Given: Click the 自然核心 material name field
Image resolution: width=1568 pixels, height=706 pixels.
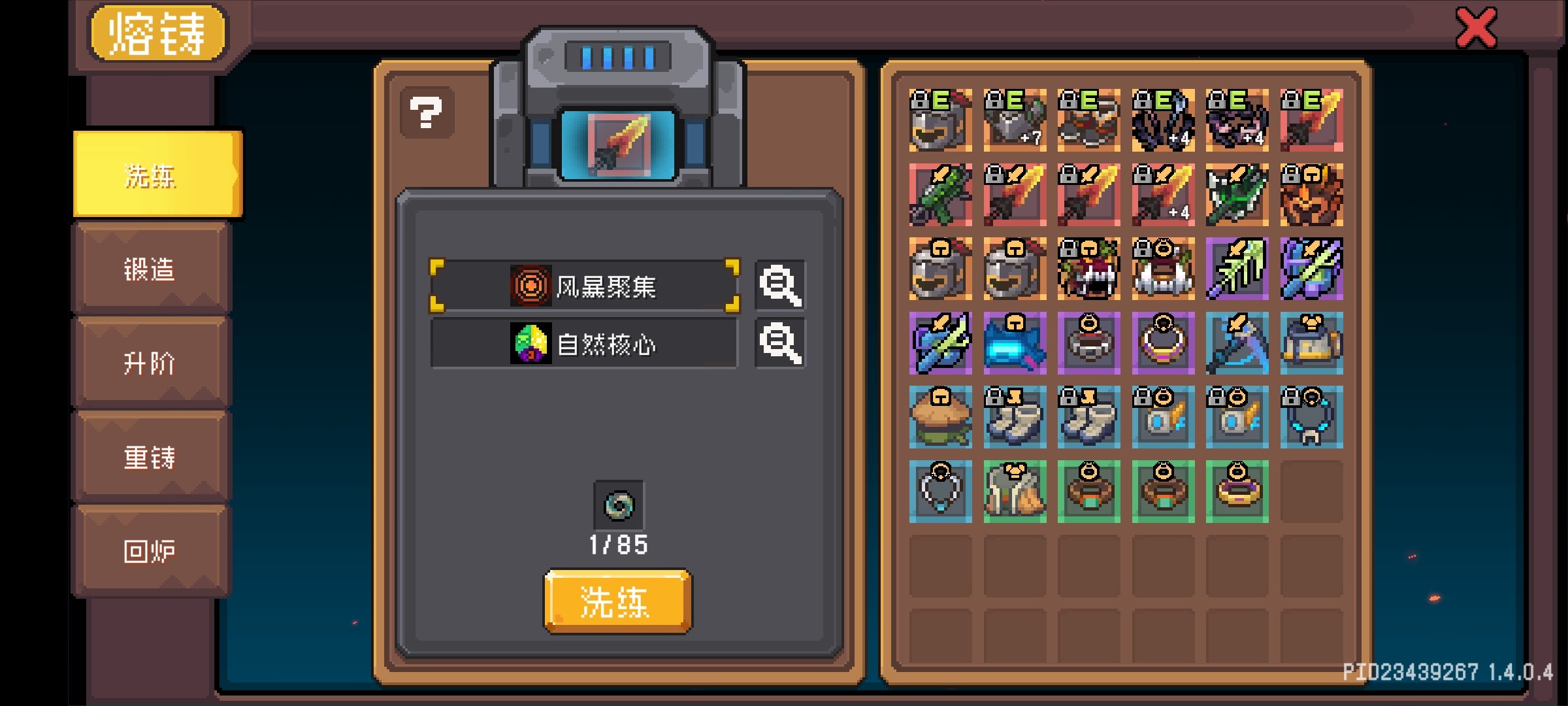Looking at the screenshot, I should [585, 343].
